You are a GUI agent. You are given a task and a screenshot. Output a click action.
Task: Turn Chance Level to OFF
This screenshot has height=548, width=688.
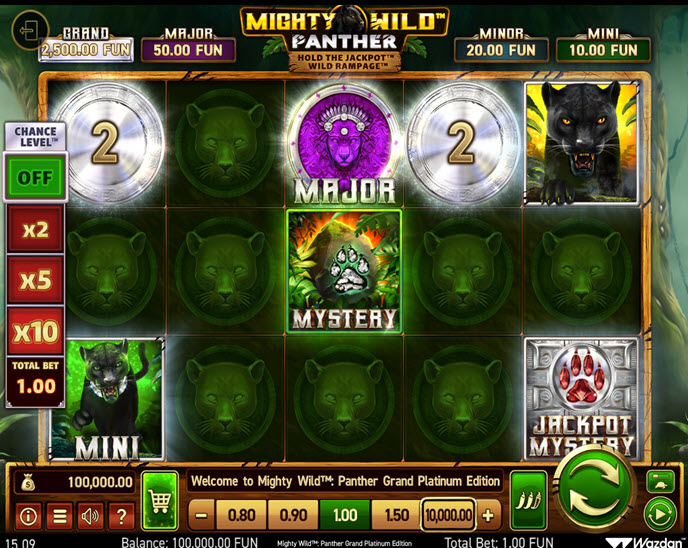coord(35,177)
